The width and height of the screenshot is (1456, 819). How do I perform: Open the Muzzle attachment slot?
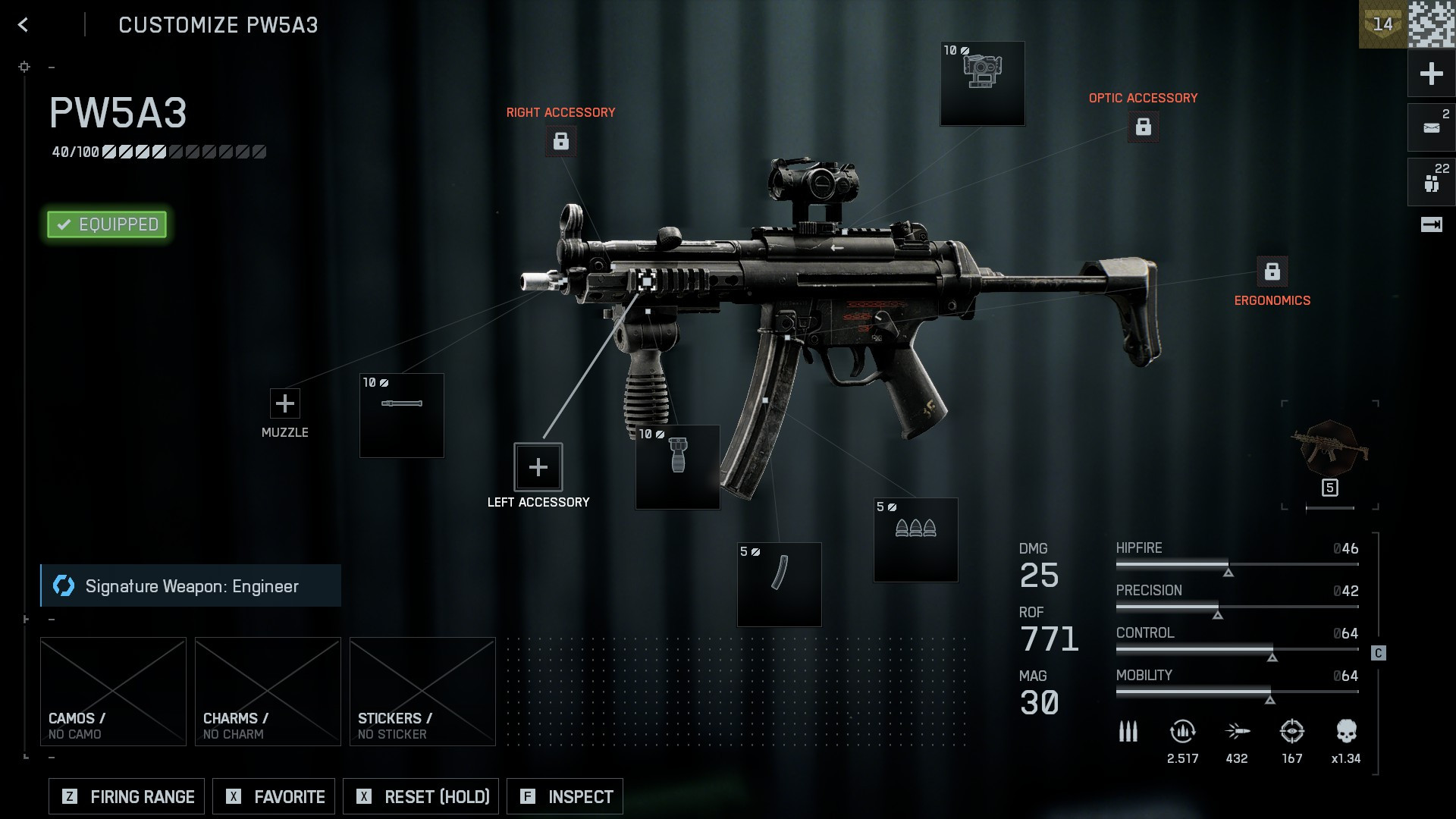[x=284, y=403]
